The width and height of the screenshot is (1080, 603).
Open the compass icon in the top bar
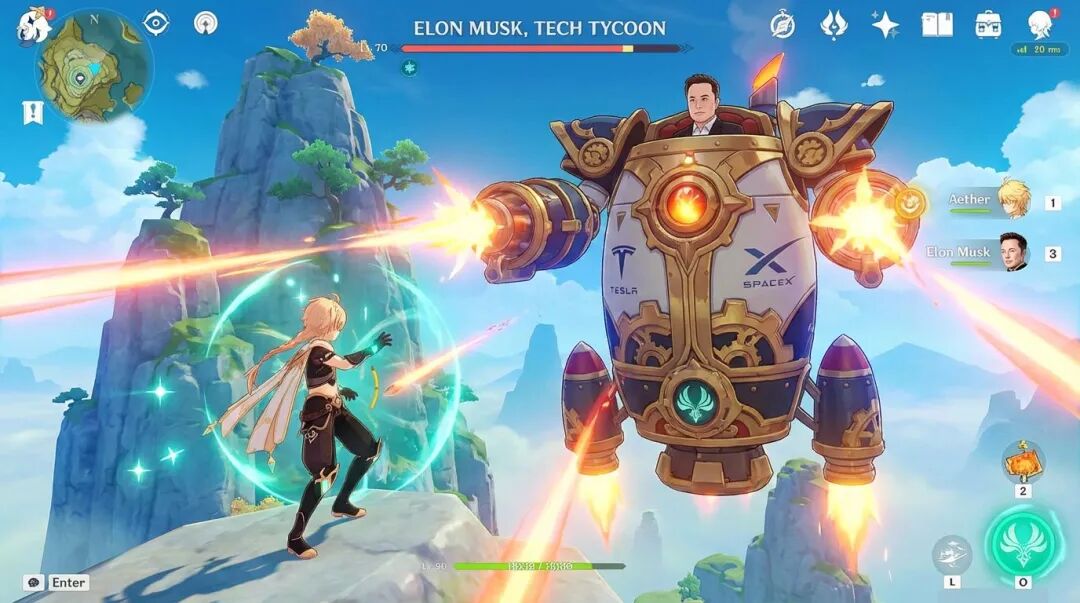coord(783,25)
